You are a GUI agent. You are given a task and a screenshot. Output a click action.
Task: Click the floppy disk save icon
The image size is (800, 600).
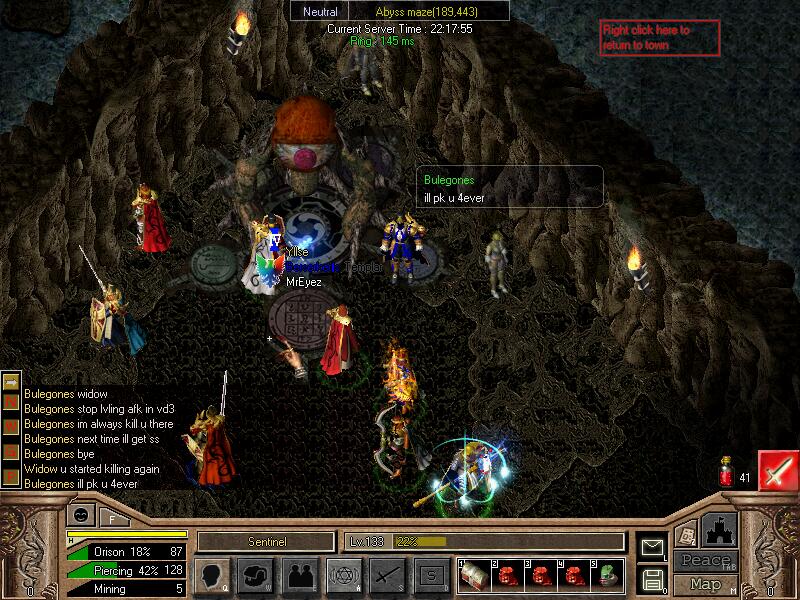pyautogui.click(x=652, y=578)
